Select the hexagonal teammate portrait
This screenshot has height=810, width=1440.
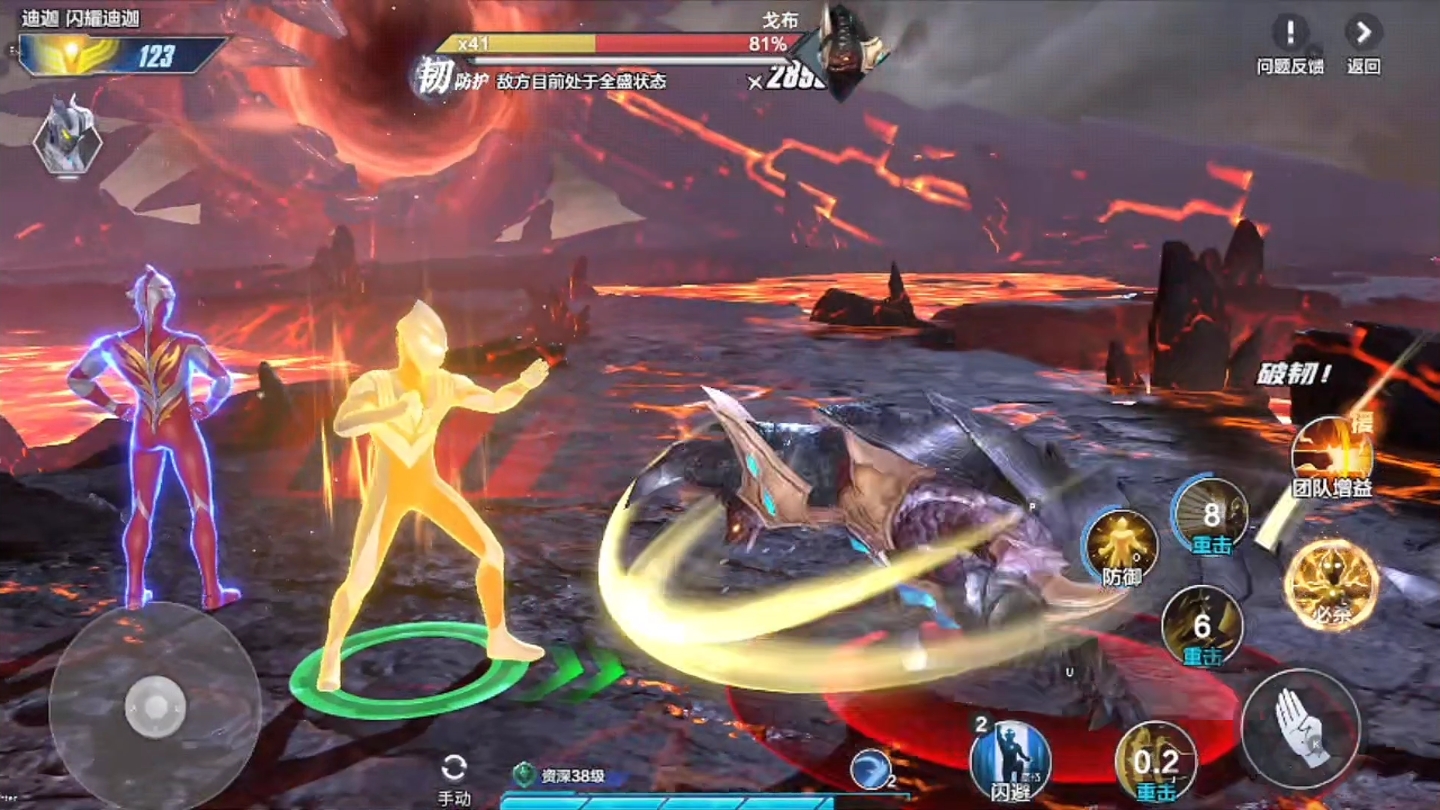67,135
